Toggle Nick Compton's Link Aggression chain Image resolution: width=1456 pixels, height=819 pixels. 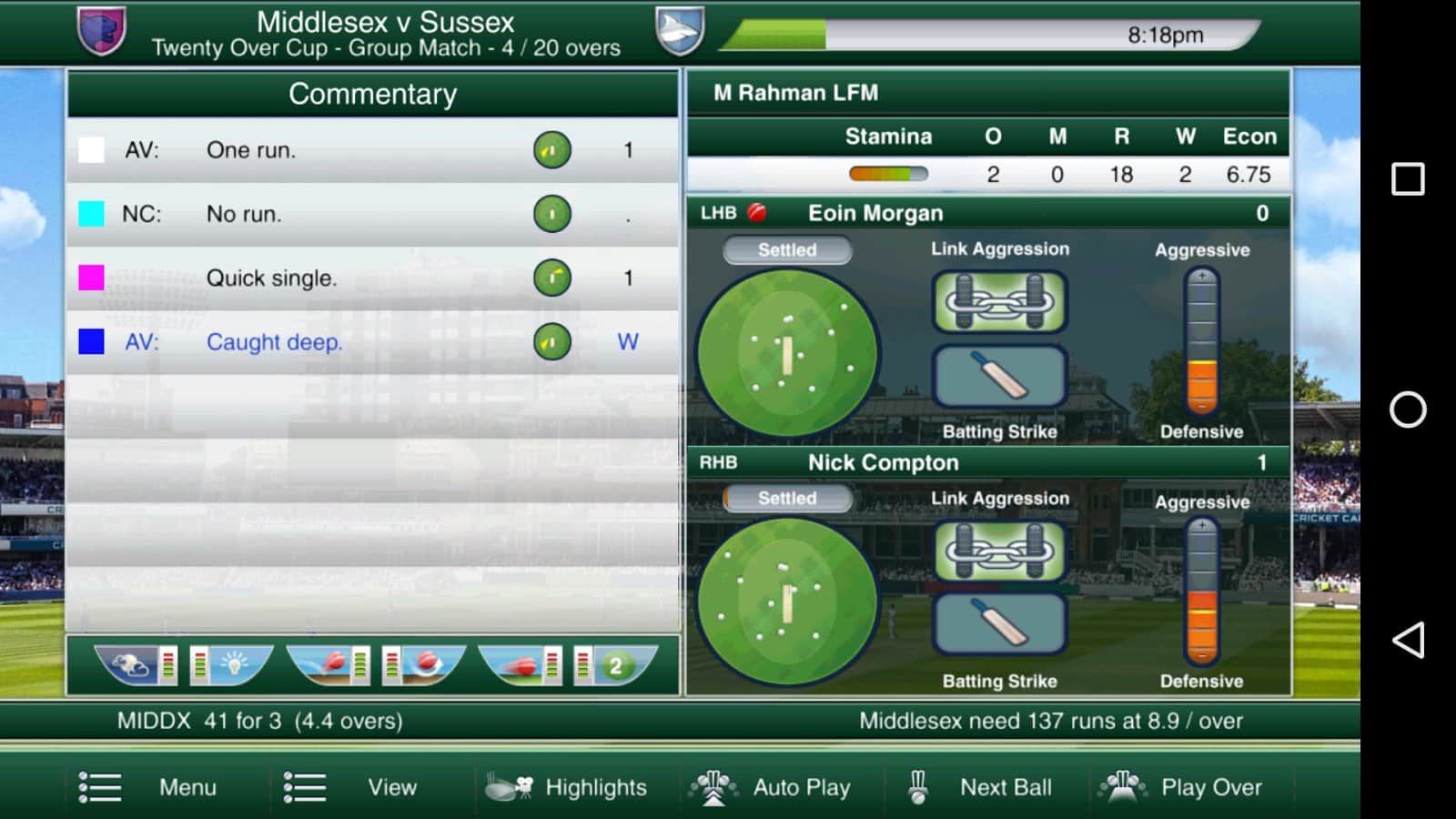point(1000,551)
